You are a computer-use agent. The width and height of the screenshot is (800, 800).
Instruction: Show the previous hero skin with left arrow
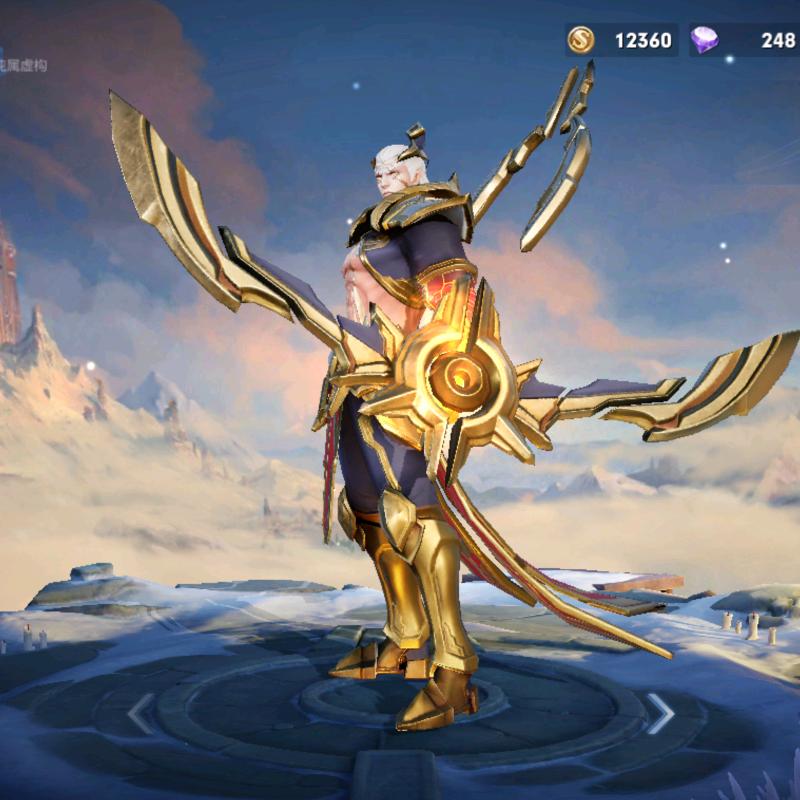click(x=141, y=713)
